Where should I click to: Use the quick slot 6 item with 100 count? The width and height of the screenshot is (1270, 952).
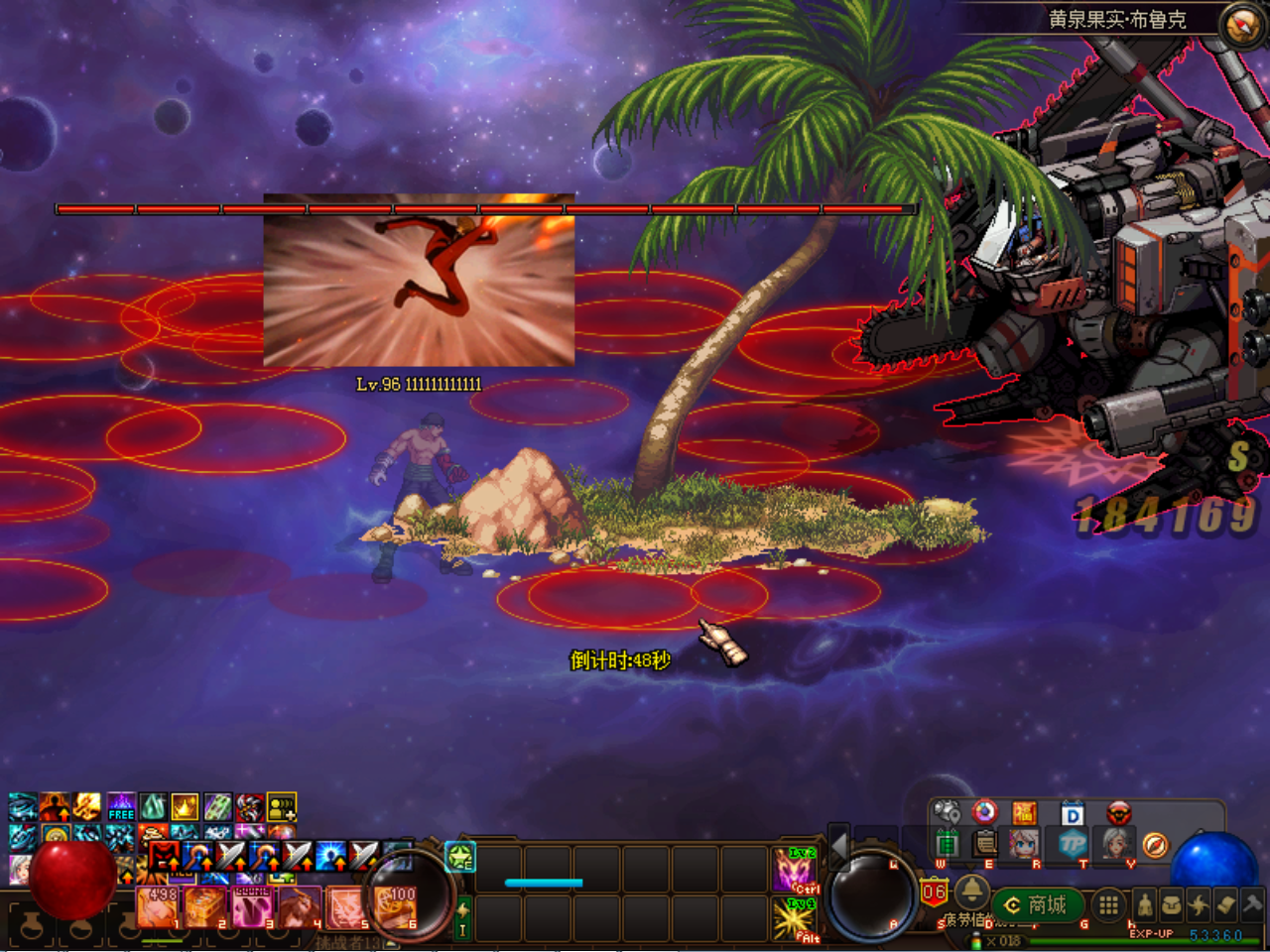(x=395, y=906)
